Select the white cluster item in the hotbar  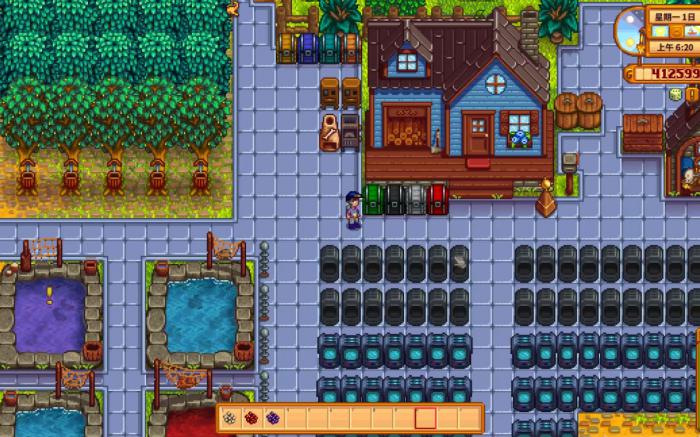click(229, 417)
